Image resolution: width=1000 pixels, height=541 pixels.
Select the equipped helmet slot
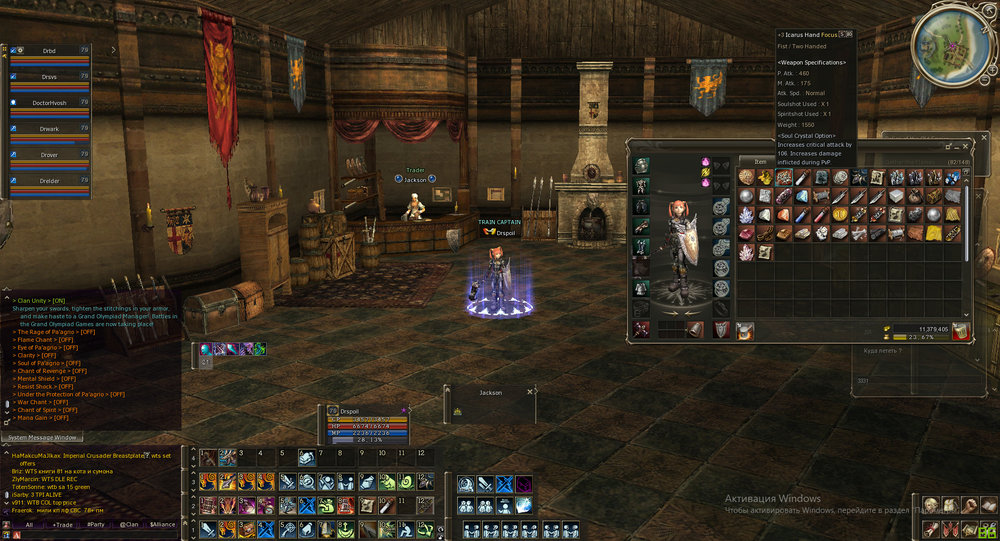(x=641, y=166)
